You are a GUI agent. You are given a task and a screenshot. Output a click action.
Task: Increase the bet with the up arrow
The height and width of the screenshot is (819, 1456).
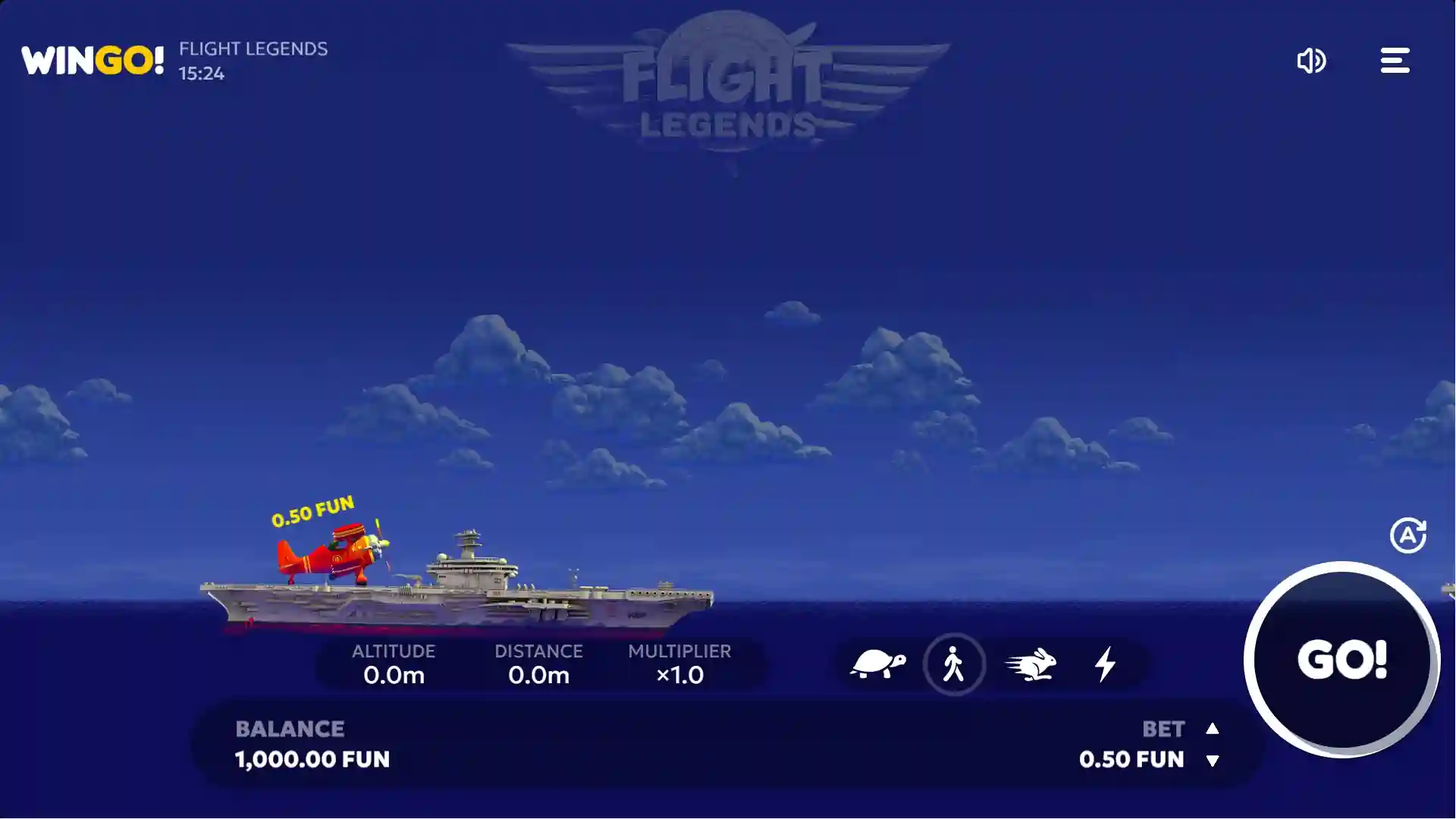pos(1213,729)
